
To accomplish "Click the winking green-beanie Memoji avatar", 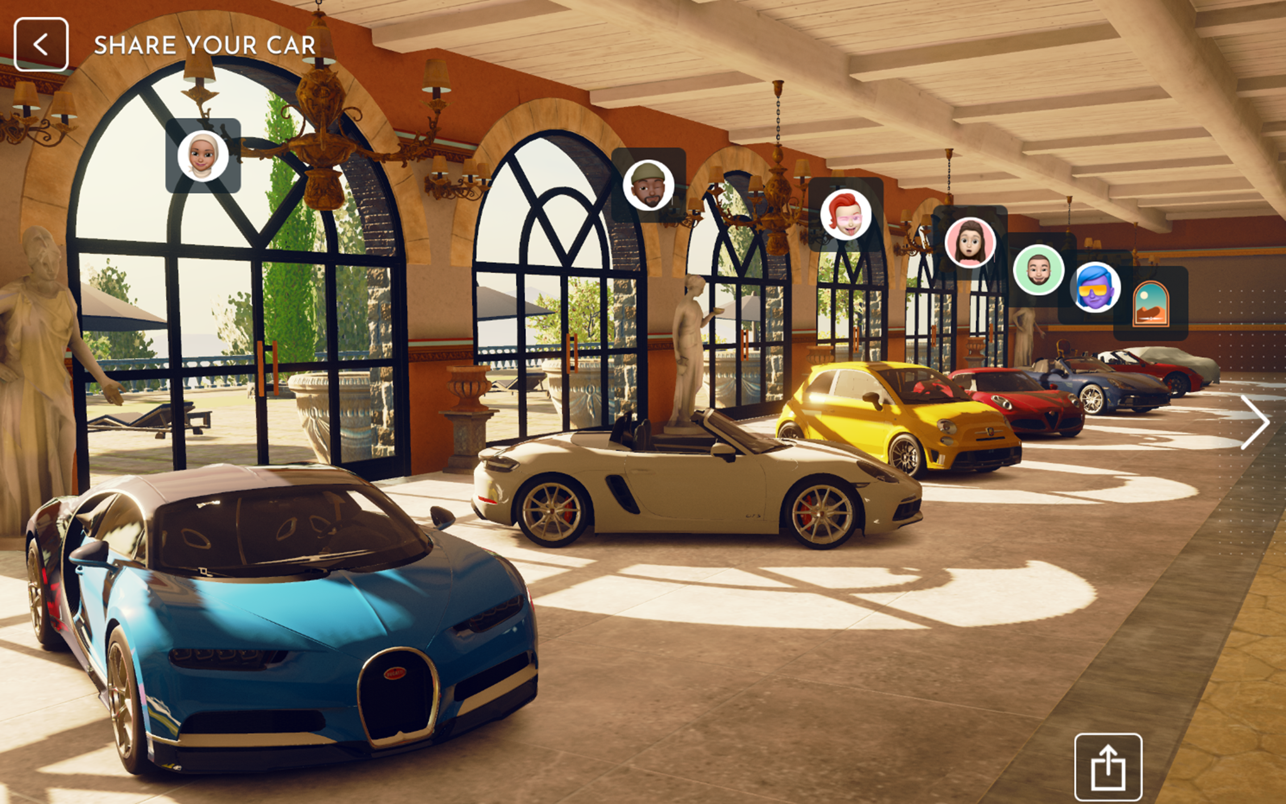I will coord(648,185).
